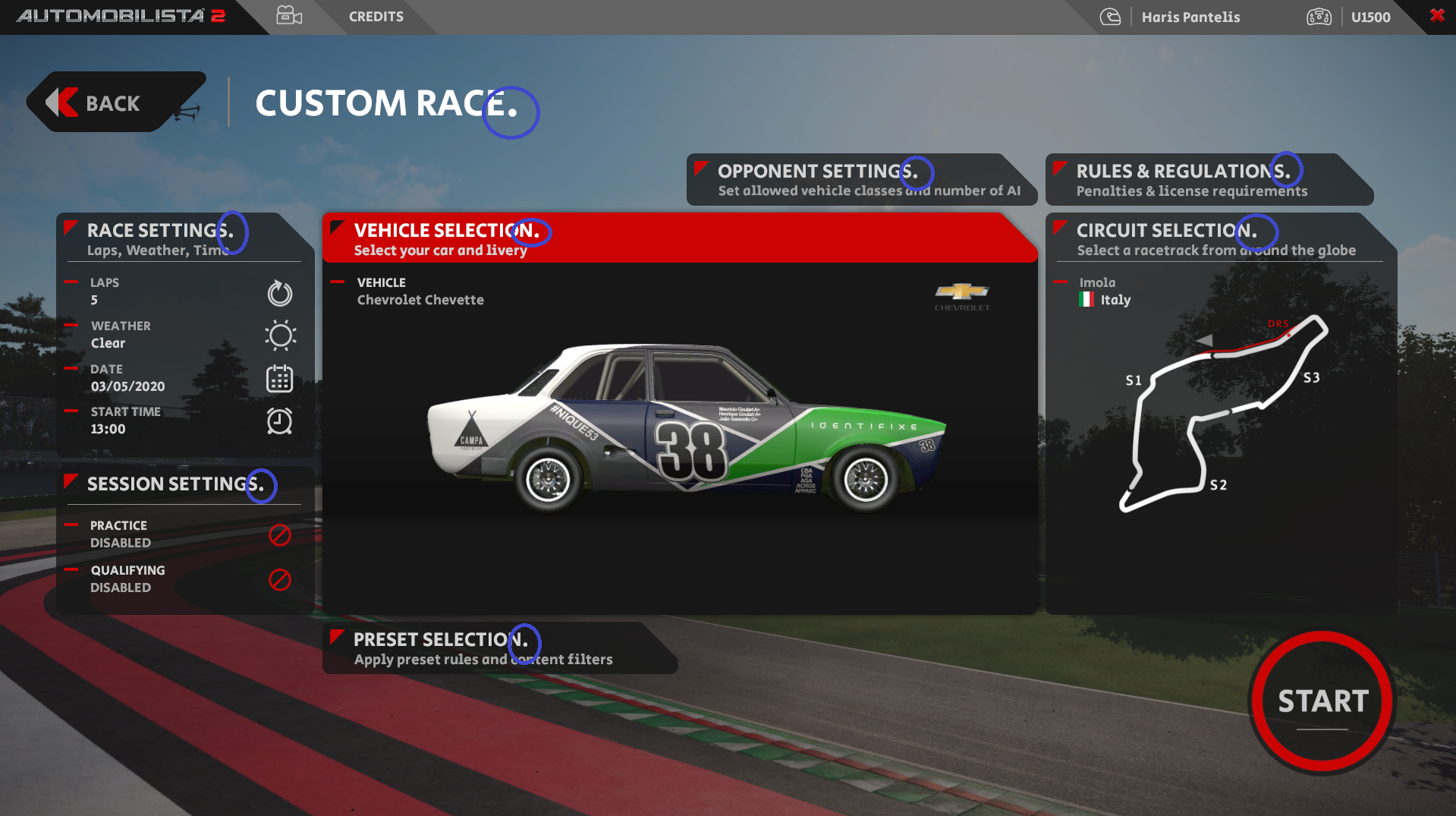Open Rules & Regulations settings

click(x=1206, y=180)
